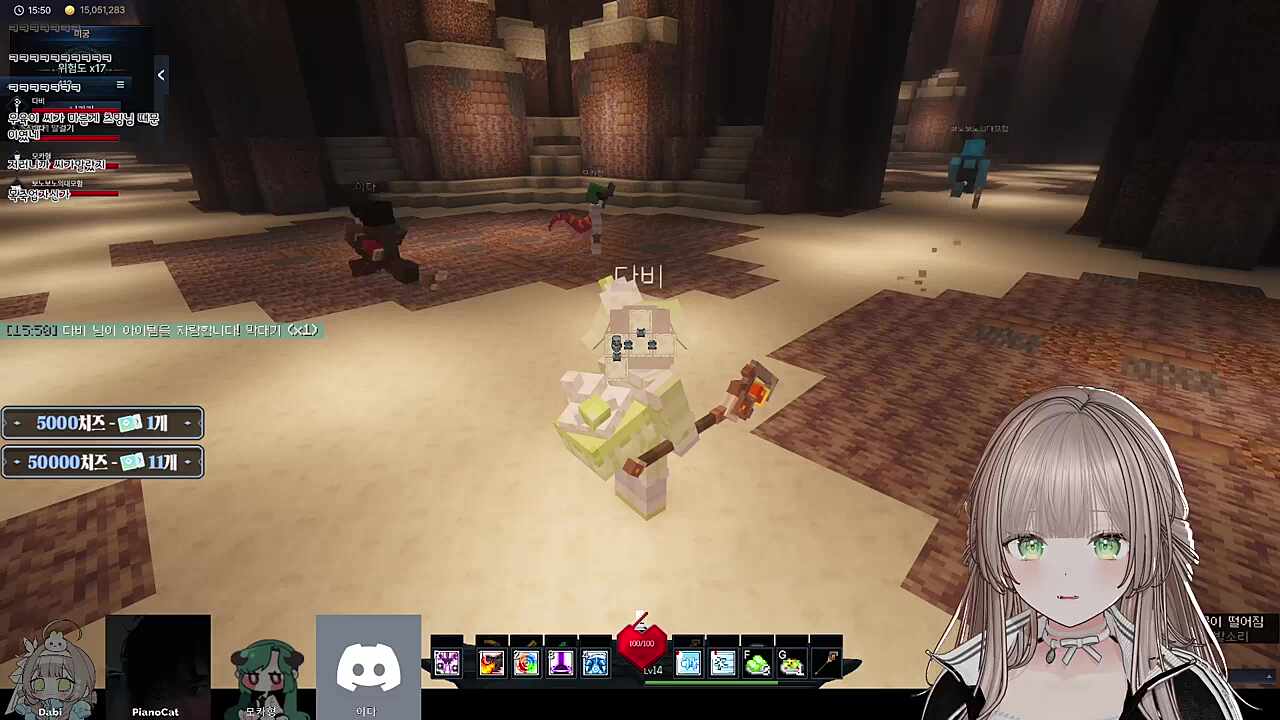Click the Discord avatar labeled 이다

point(367,667)
